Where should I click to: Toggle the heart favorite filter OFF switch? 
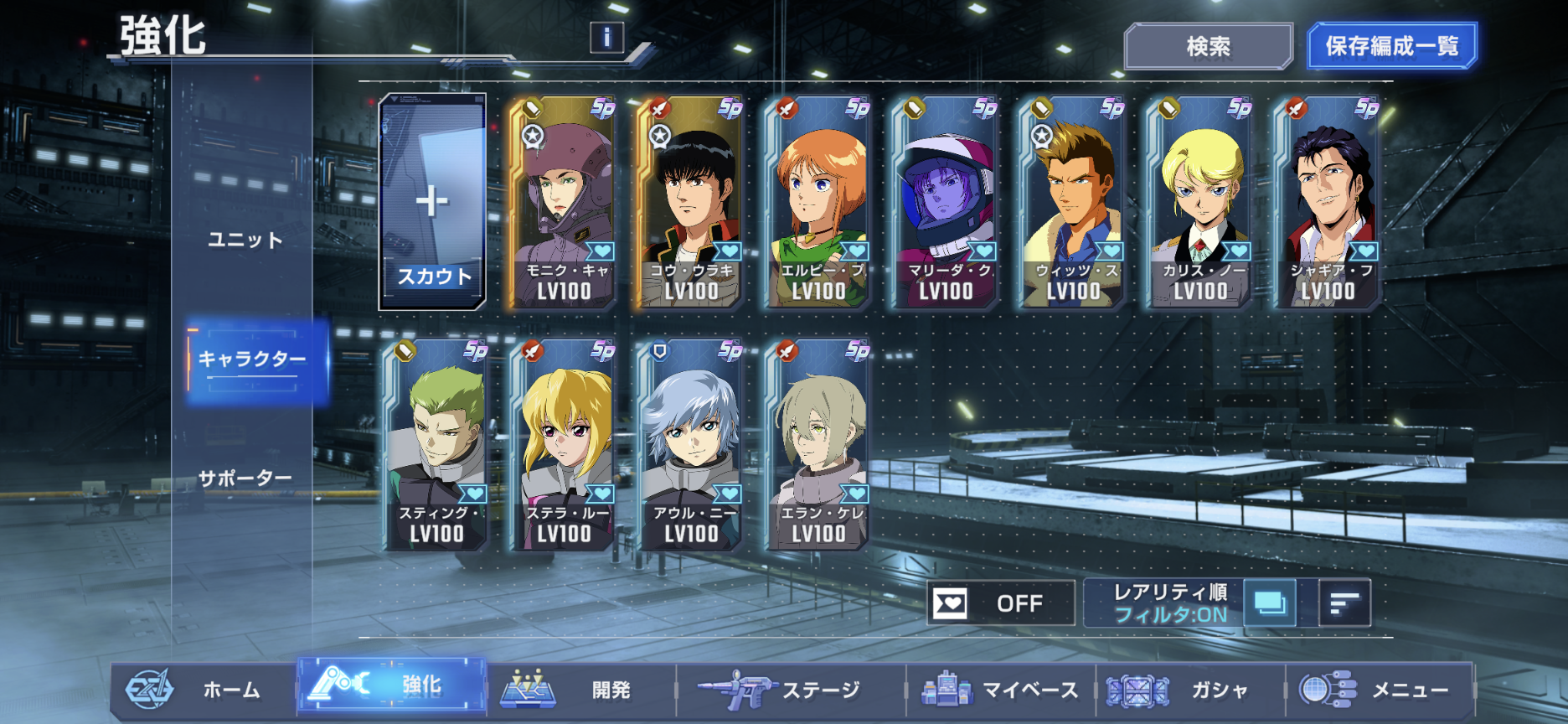click(1000, 602)
